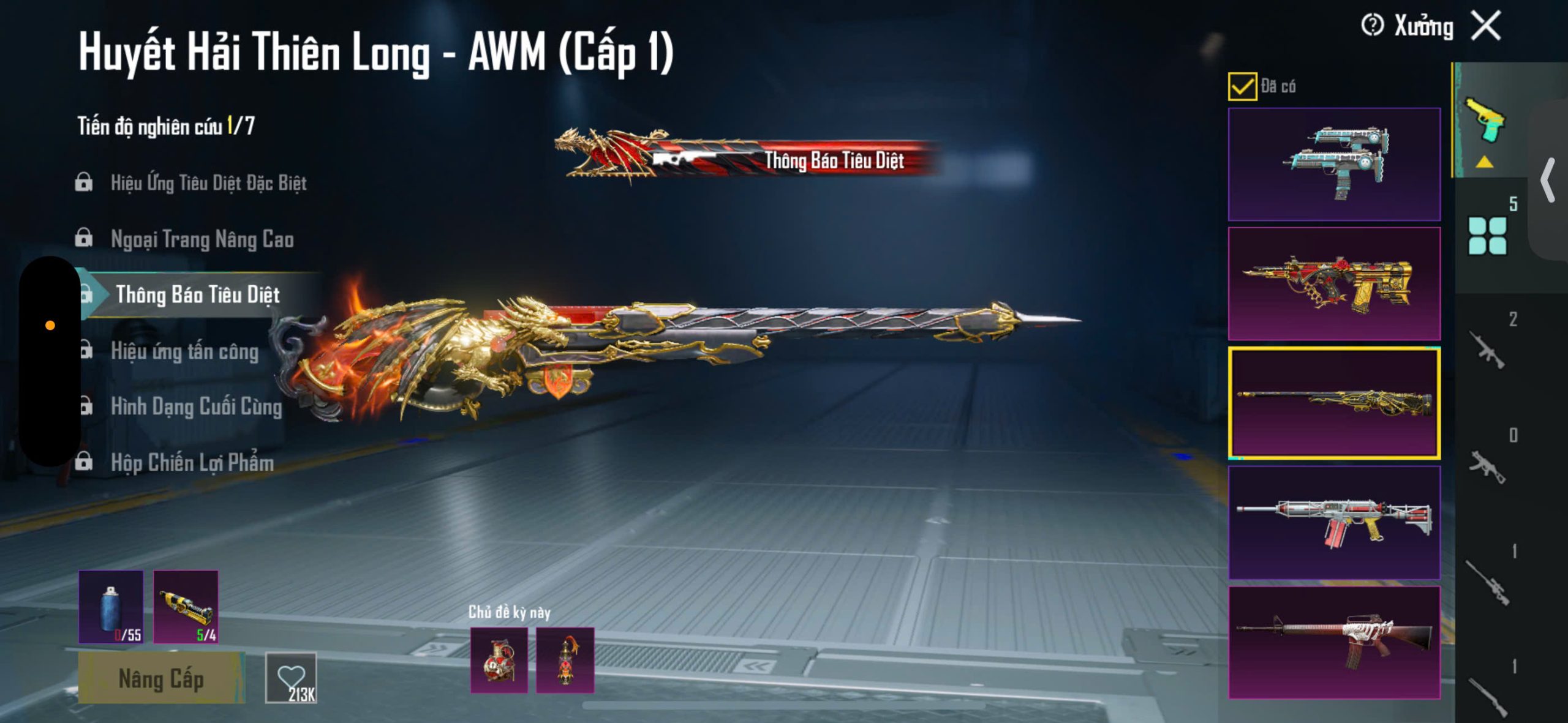The height and width of the screenshot is (723, 1568).
Task: Select the M16 rifle skin thumbnail
Action: (x=1334, y=642)
